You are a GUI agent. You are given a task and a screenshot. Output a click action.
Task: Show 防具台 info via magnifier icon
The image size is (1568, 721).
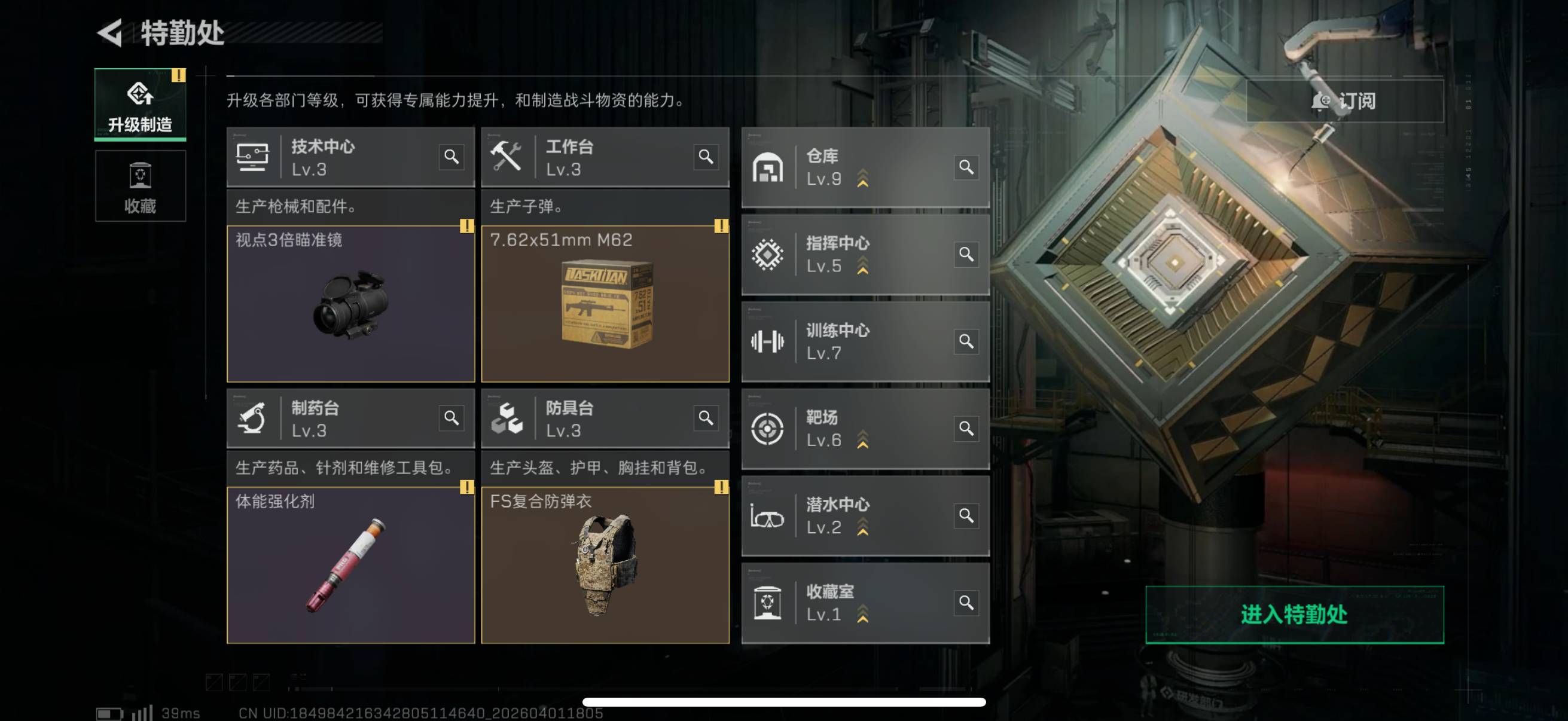(x=706, y=418)
